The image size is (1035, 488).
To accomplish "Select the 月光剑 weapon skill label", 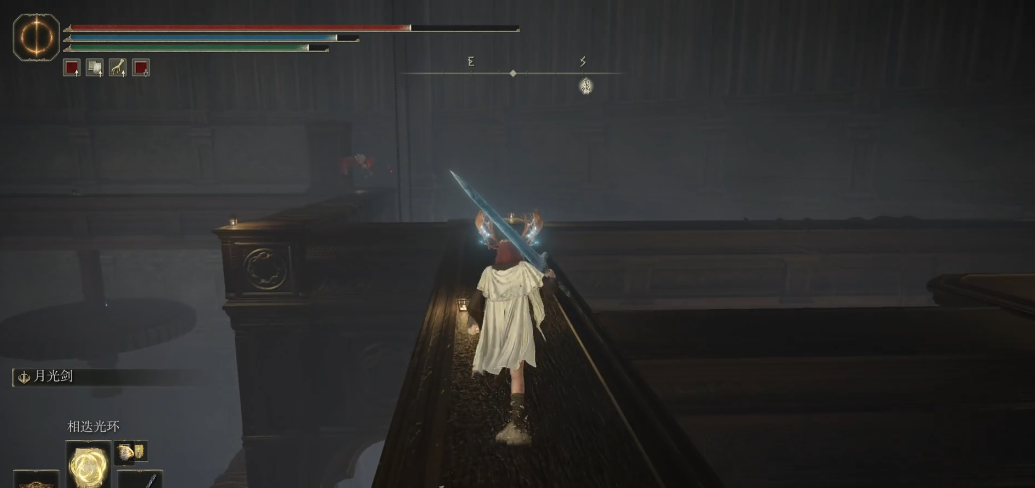I will 55,377.
